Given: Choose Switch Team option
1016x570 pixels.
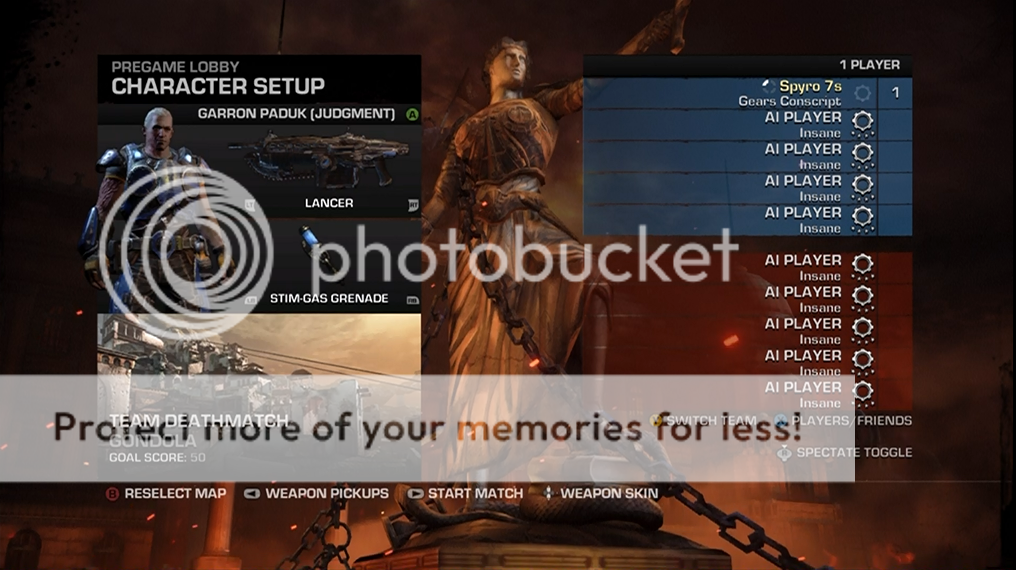Looking at the screenshot, I should [703, 421].
